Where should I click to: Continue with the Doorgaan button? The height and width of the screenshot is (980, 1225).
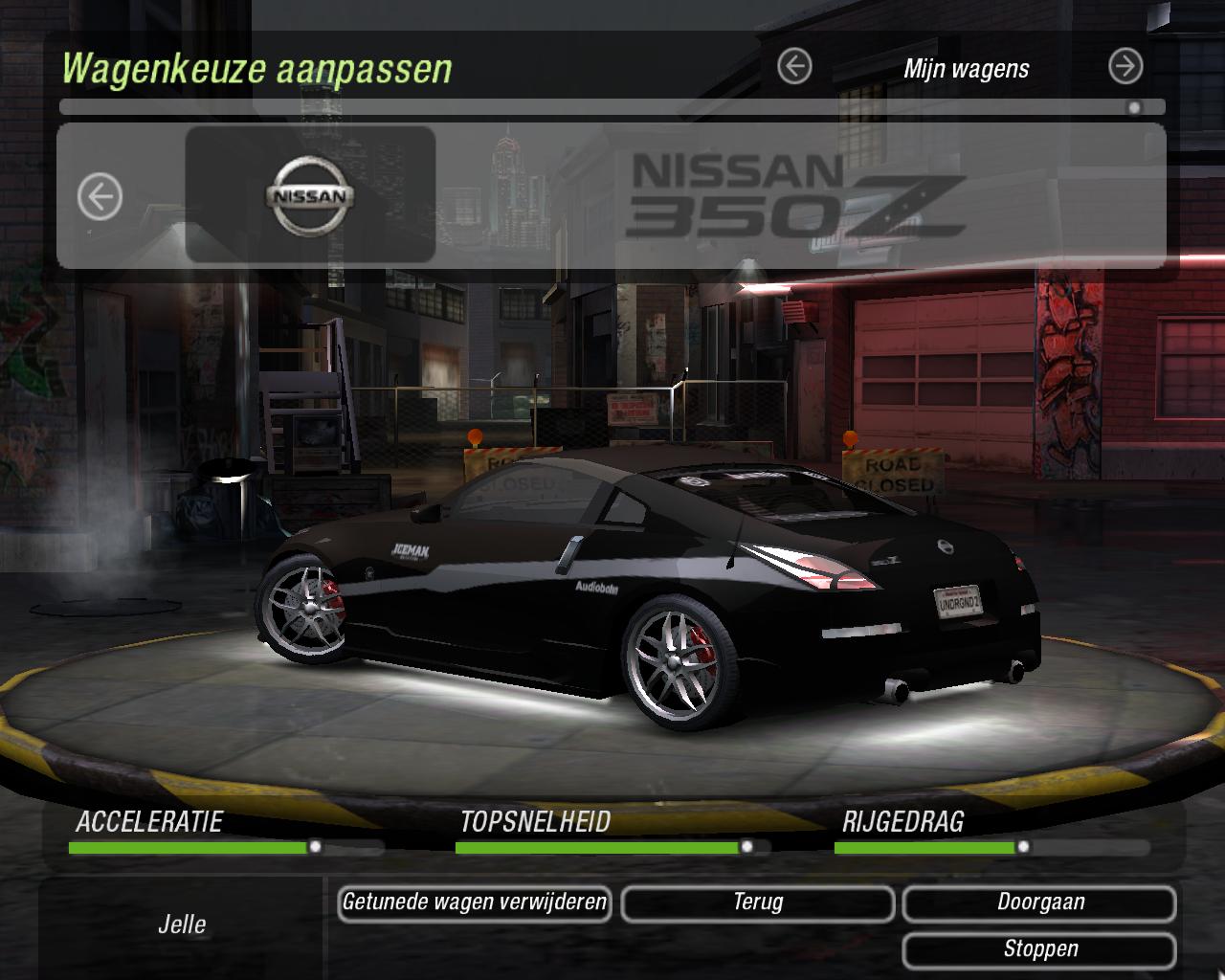coord(1040,902)
